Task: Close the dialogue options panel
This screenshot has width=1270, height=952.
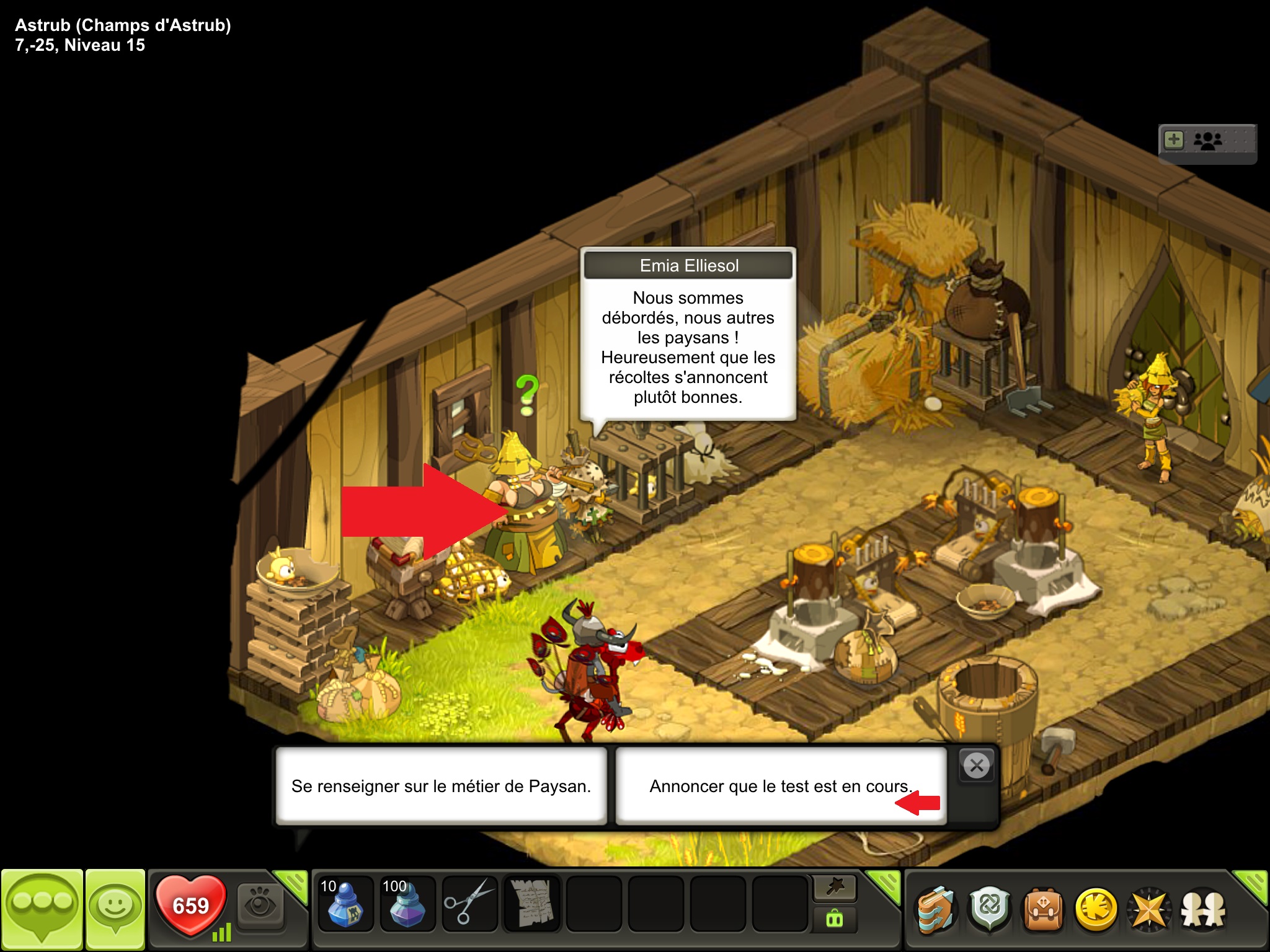Action: point(977,766)
